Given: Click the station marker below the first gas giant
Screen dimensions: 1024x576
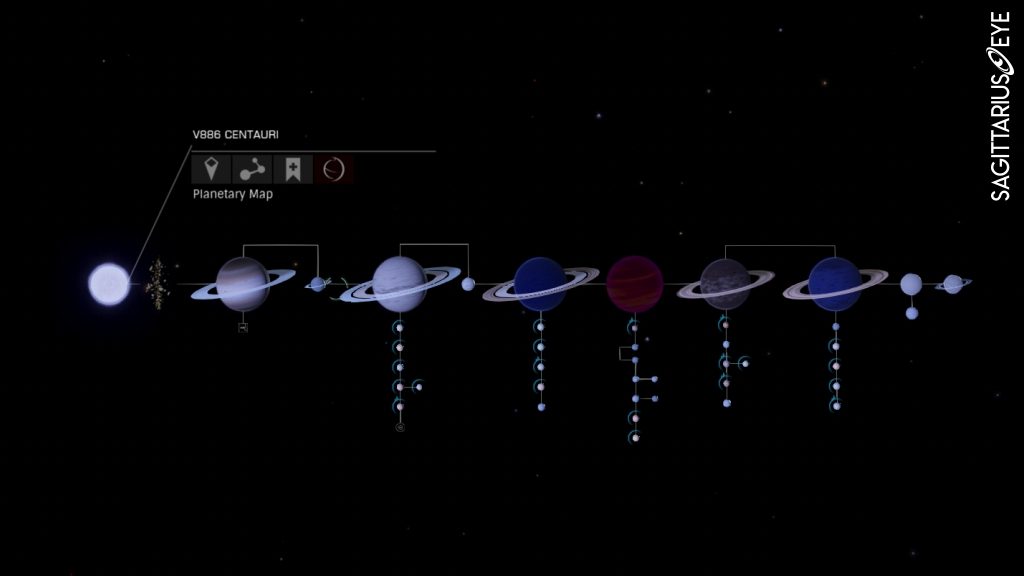Looking at the screenshot, I should [x=243, y=327].
